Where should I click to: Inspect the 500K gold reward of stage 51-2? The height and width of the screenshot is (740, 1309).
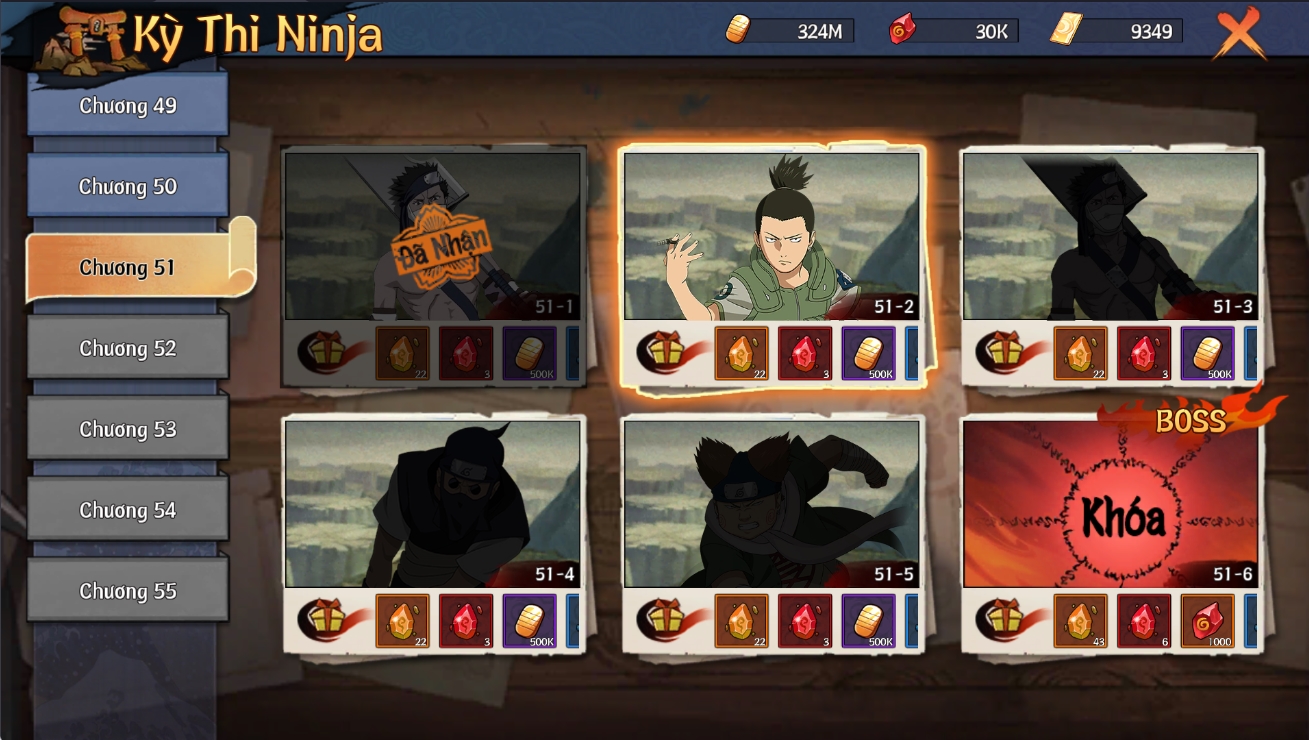pos(868,353)
